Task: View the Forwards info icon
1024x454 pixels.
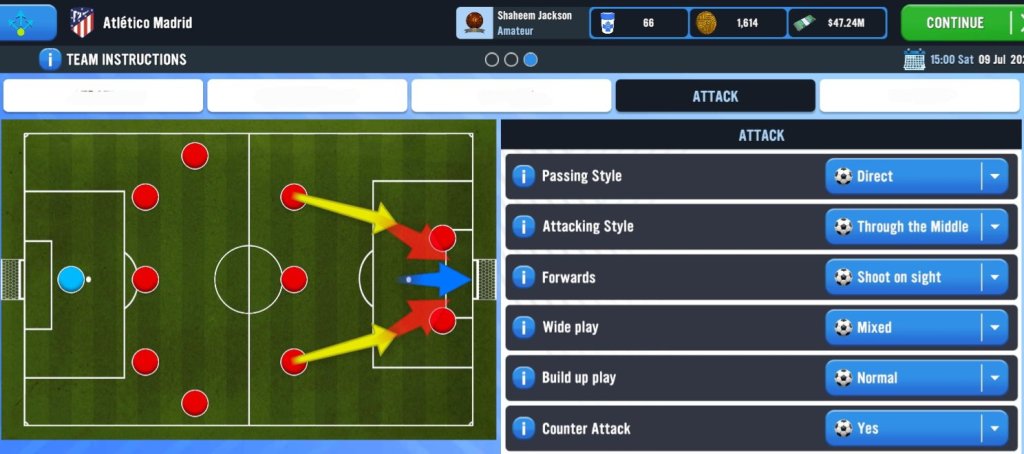Action: click(523, 277)
